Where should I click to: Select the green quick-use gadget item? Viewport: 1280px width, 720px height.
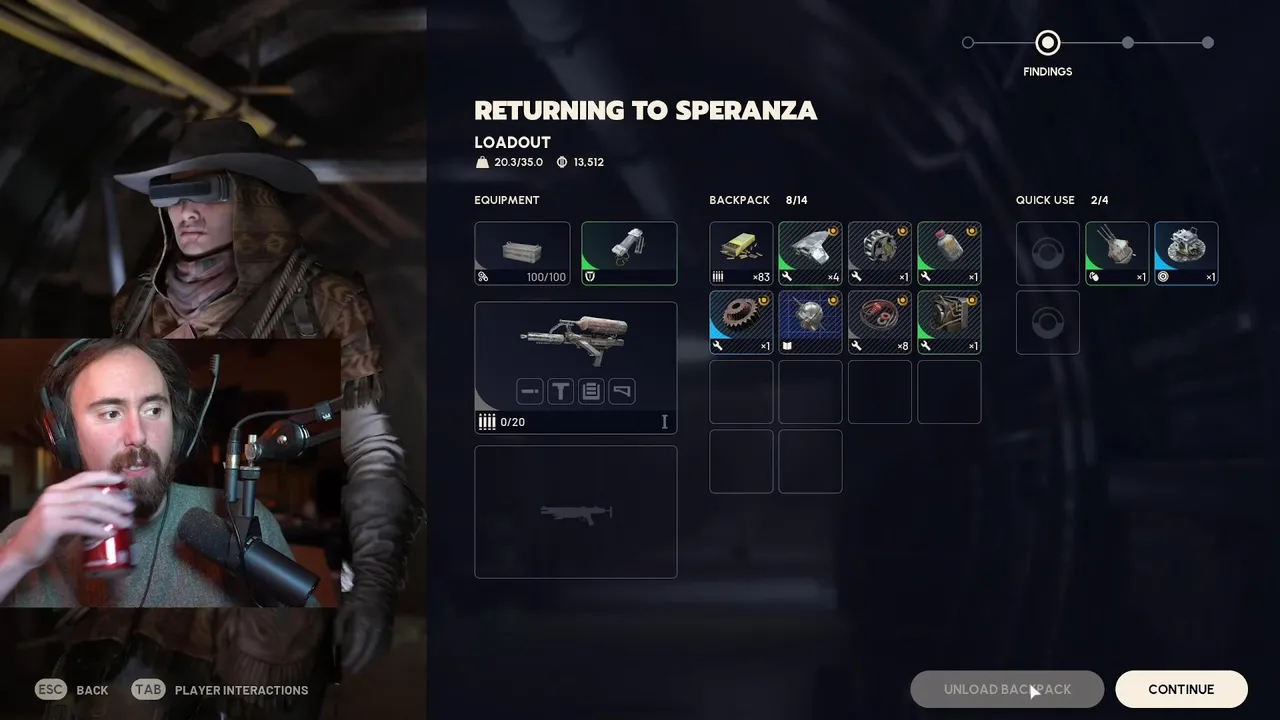(x=1117, y=253)
